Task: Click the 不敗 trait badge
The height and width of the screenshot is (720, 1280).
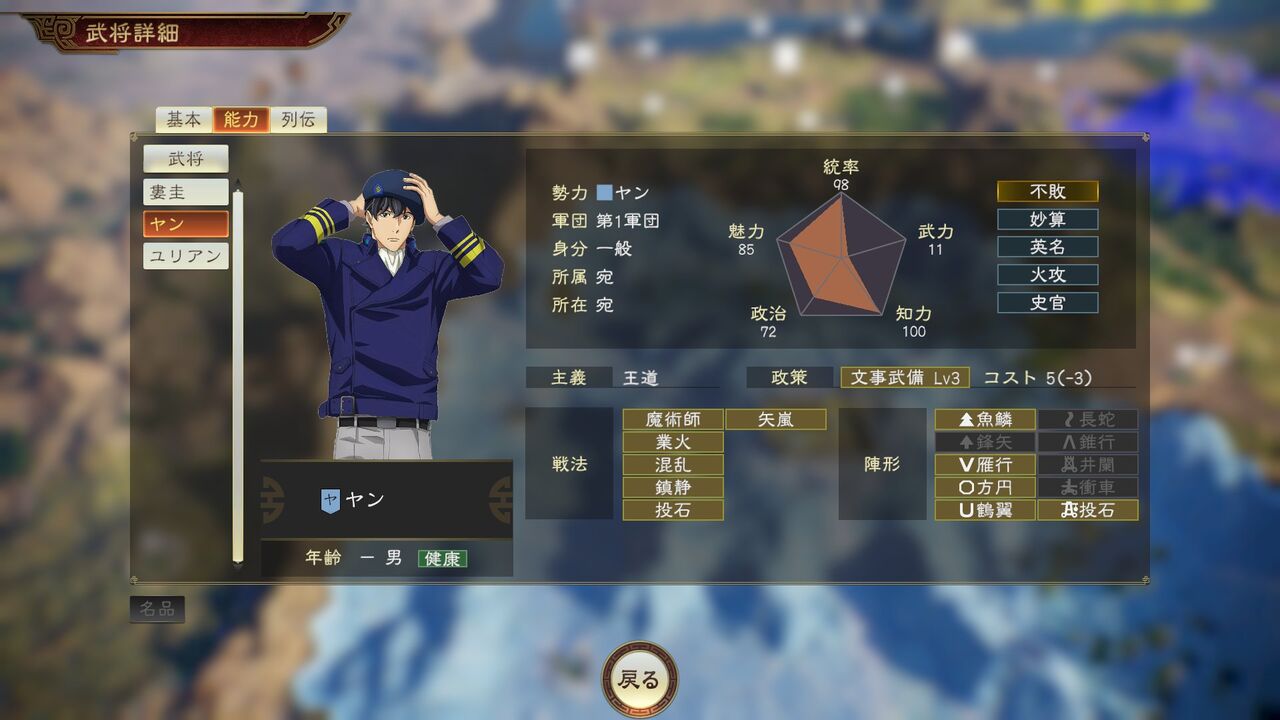Action: pyautogui.click(x=1046, y=191)
